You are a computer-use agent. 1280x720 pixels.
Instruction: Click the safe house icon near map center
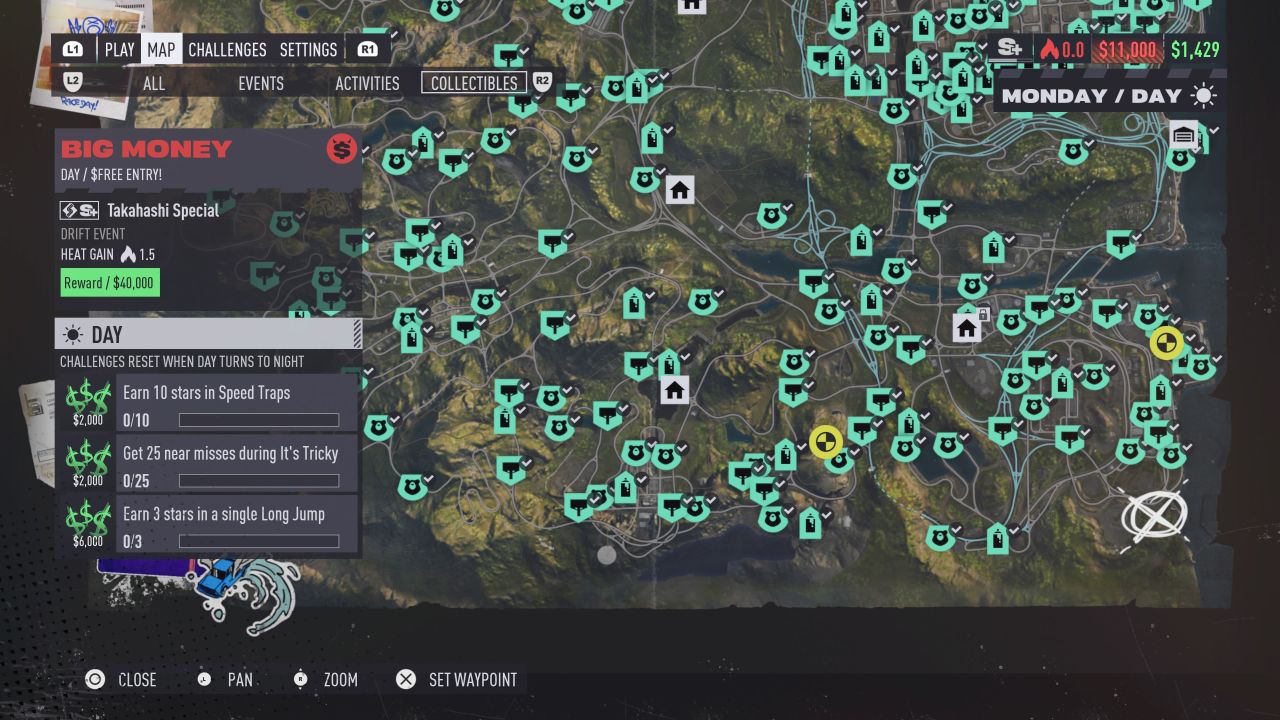click(674, 390)
